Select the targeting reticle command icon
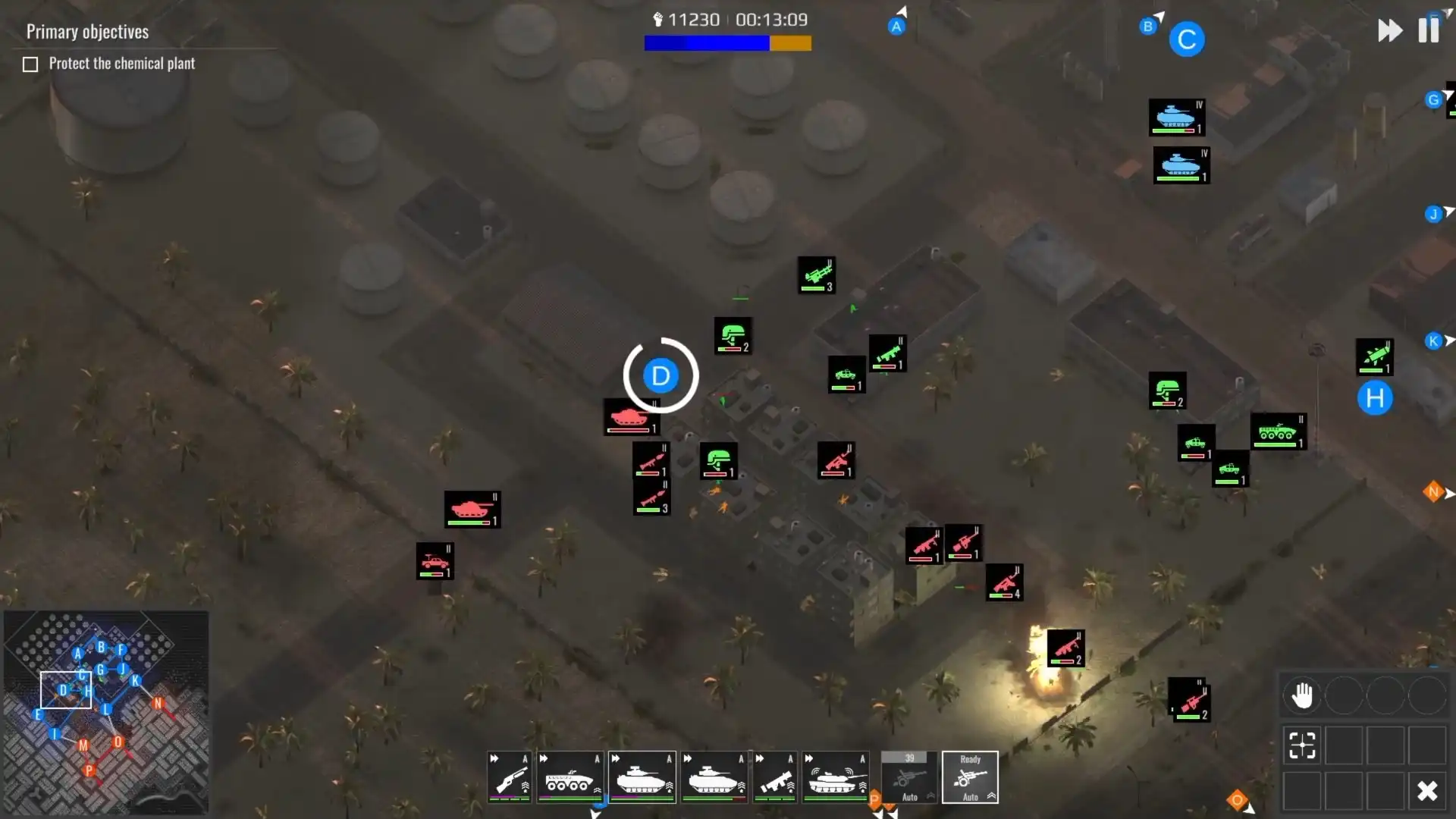 (x=1301, y=745)
